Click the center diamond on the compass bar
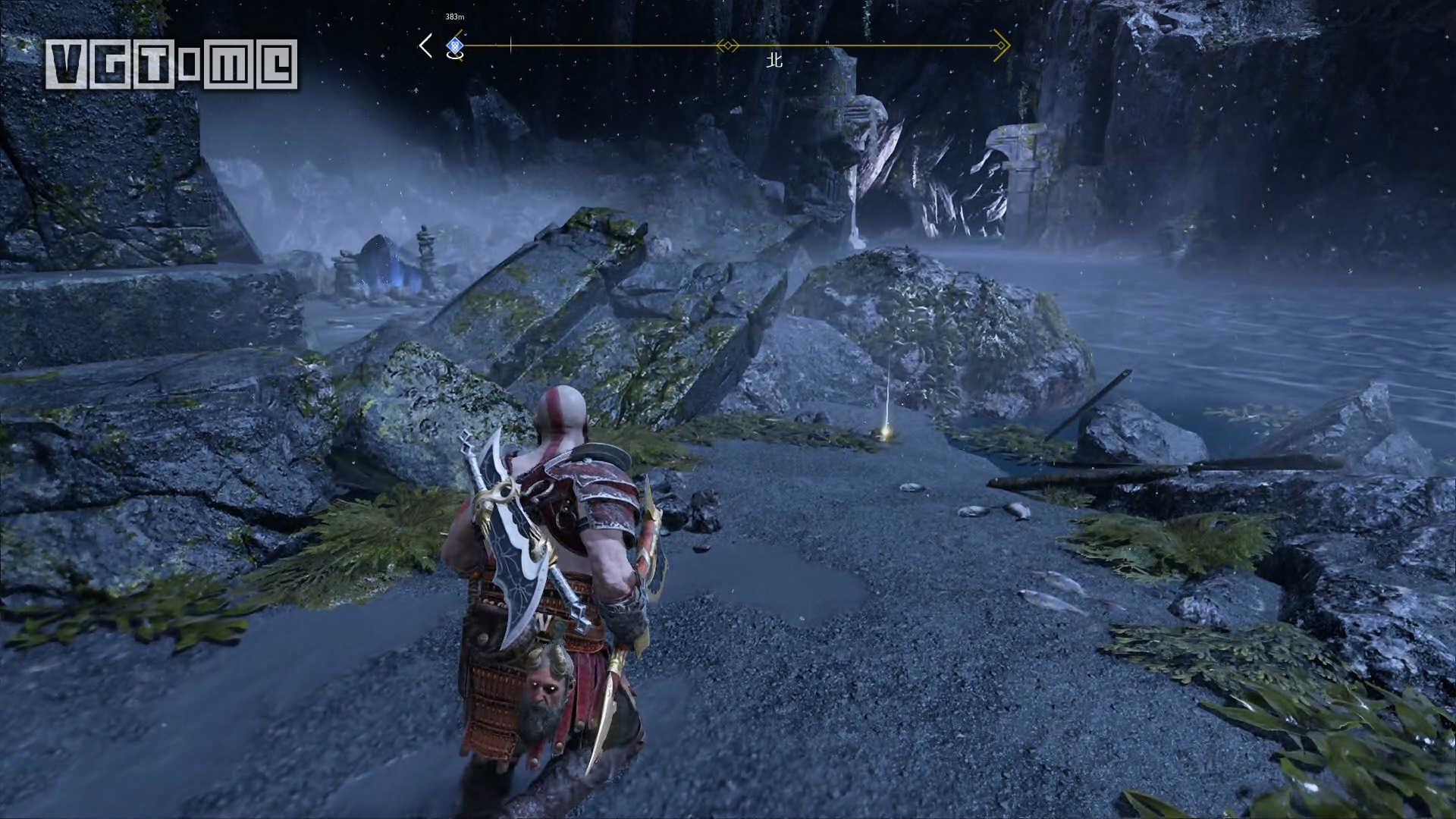Image resolution: width=1456 pixels, height=819 pixels. coord(728,46)
